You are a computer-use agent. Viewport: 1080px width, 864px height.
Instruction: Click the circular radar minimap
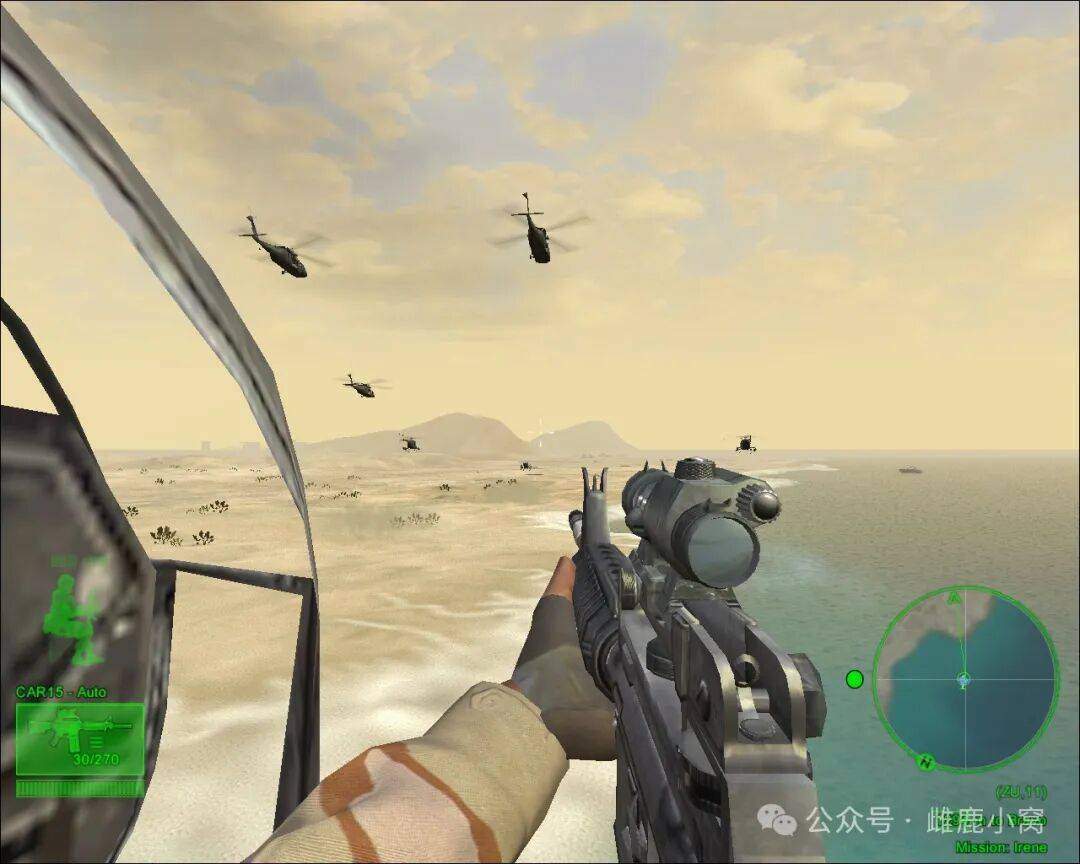click(964, 679)
